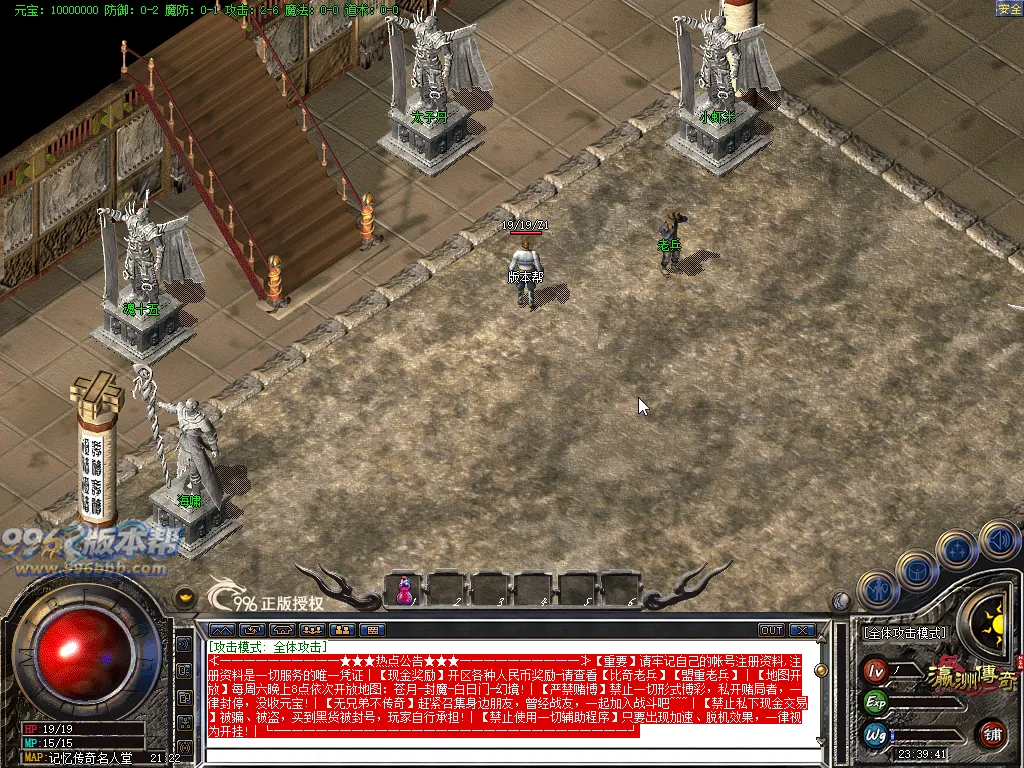Click the OUT button on chat panel
Viewport: 1024px width, 768px height.
click(x=771, y=630)
